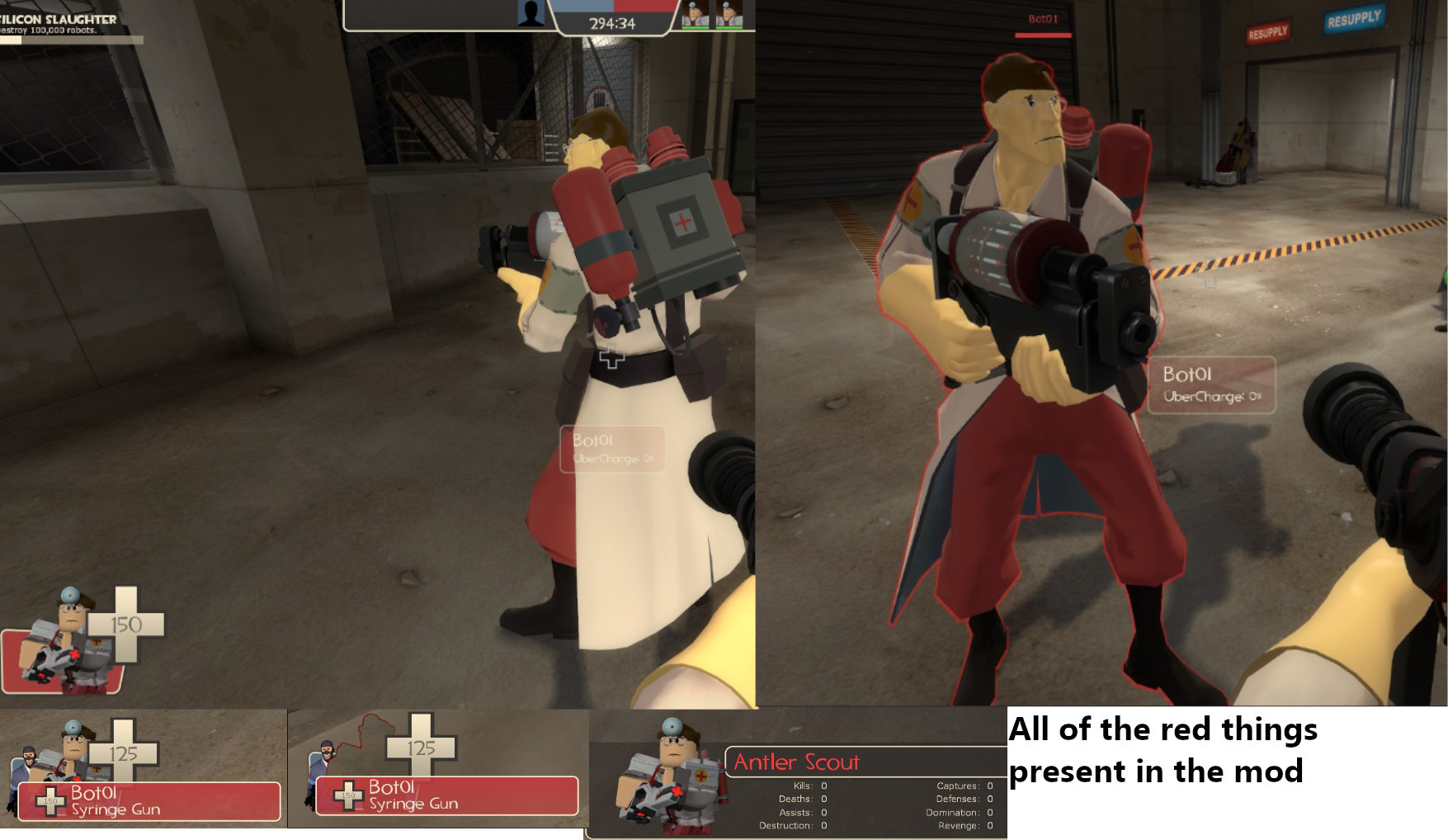Collapse the Antler Scout stats panel

click(x=850, y=796)
